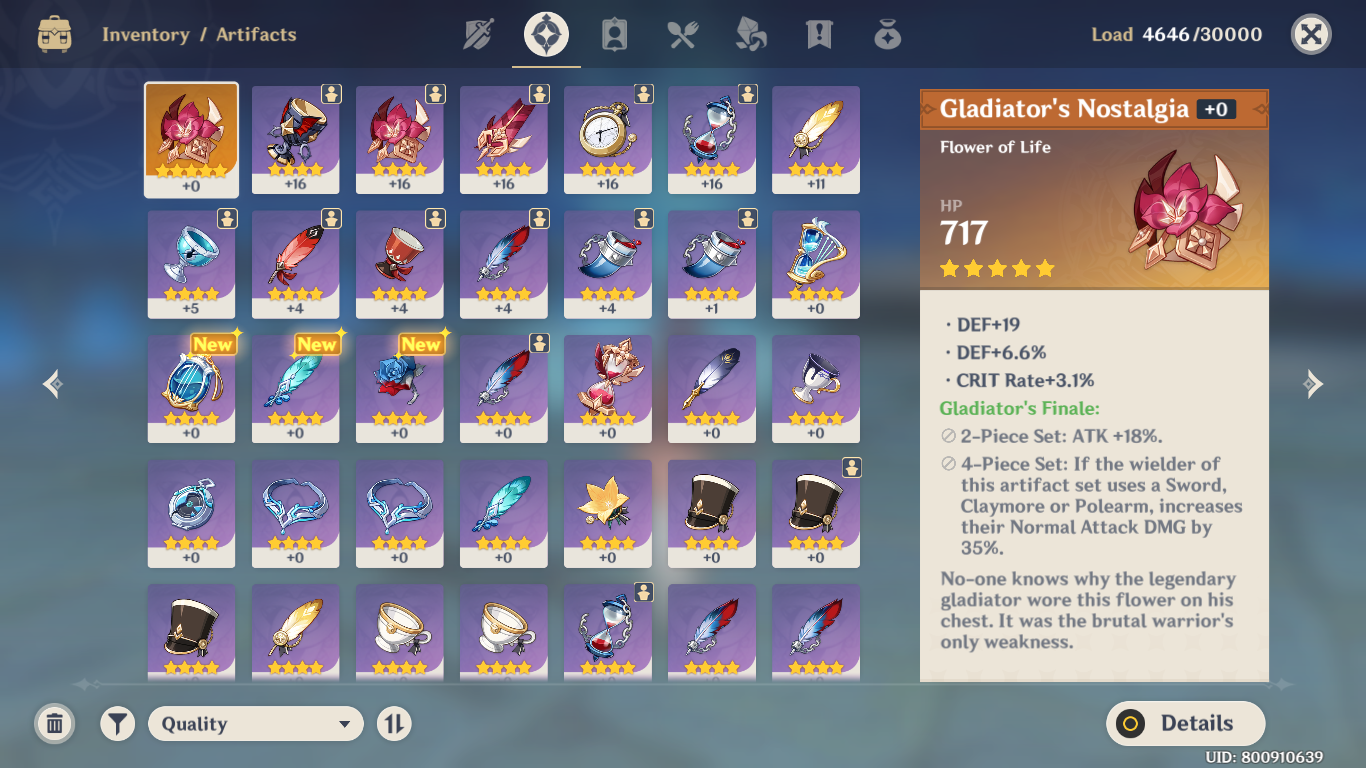The height and width of the screenshot is (768, 1366).
Task: Open the artifact Details
Action: click(x=1185, y=724)
